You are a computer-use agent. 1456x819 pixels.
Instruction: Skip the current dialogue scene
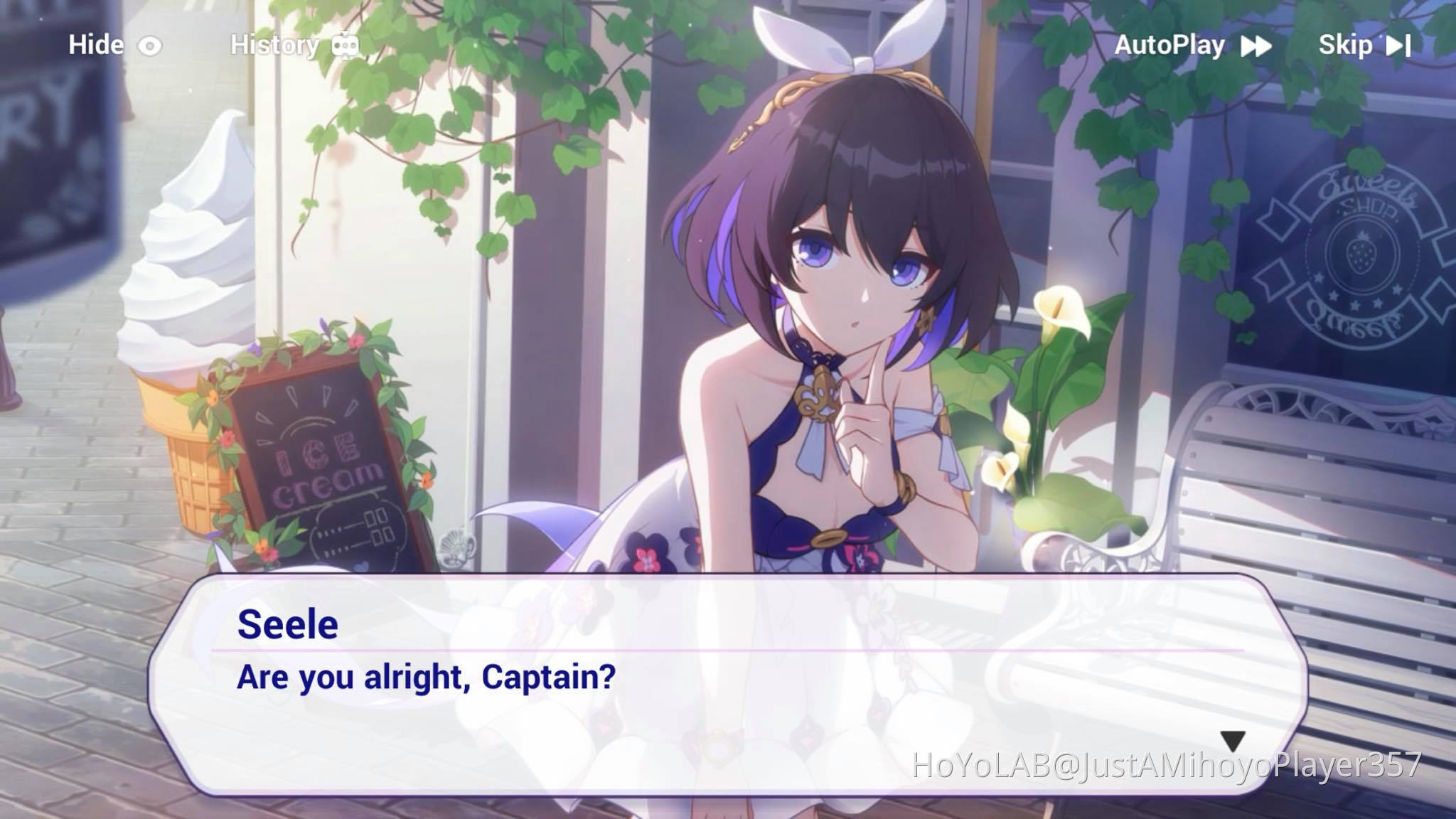pos(1346,45)
